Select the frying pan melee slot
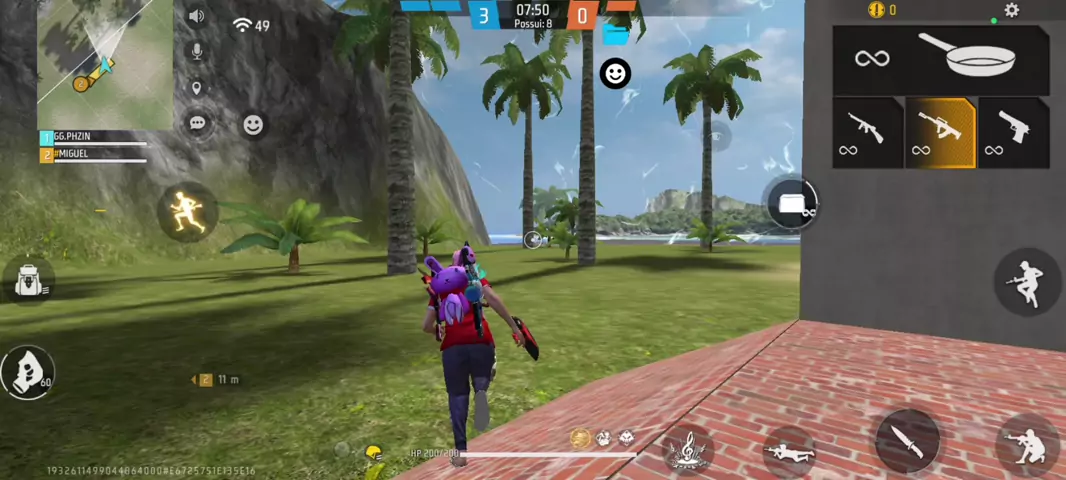Image resolution: width=1066 pixels, height=480 pixels. [941, 59]
